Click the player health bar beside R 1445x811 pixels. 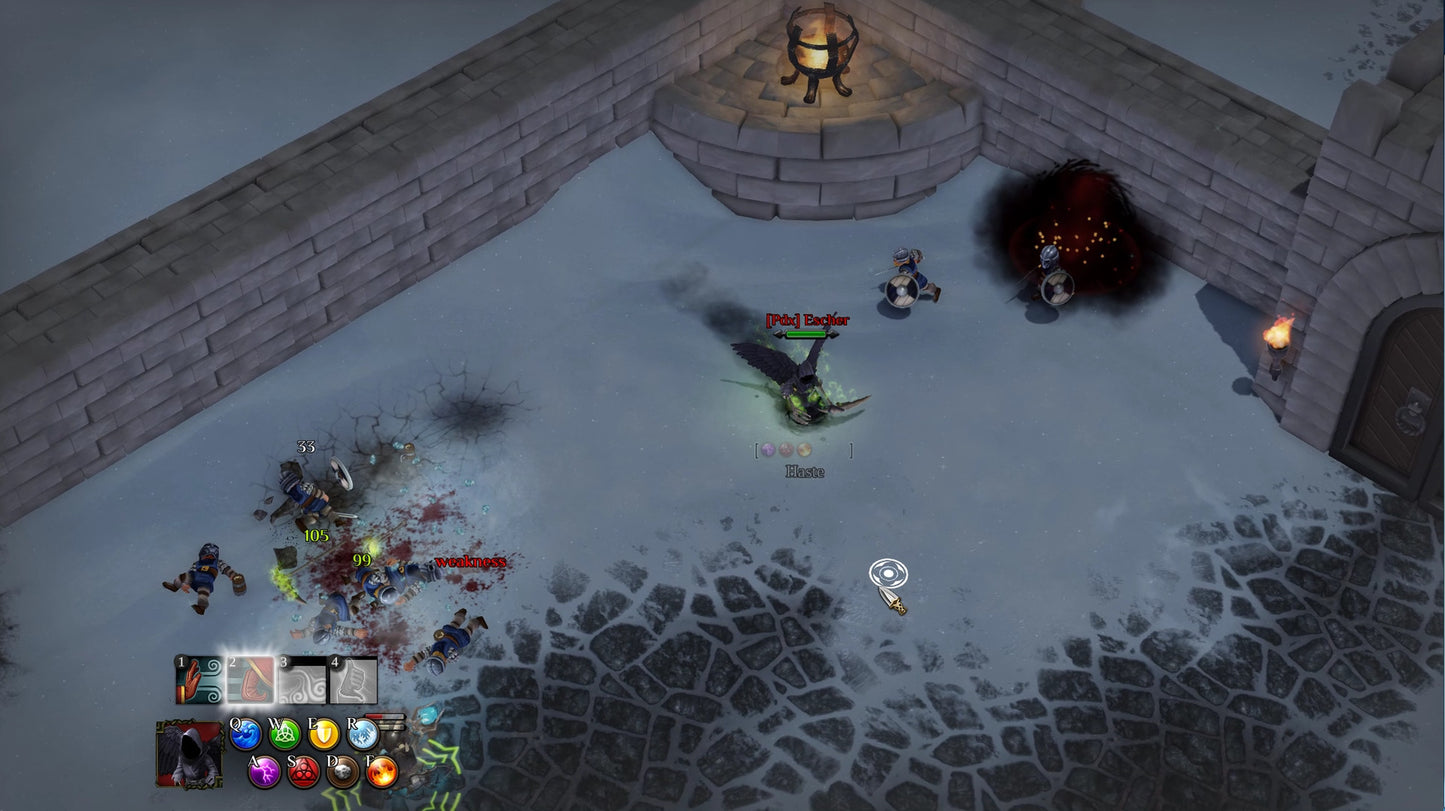click(386, 717)
